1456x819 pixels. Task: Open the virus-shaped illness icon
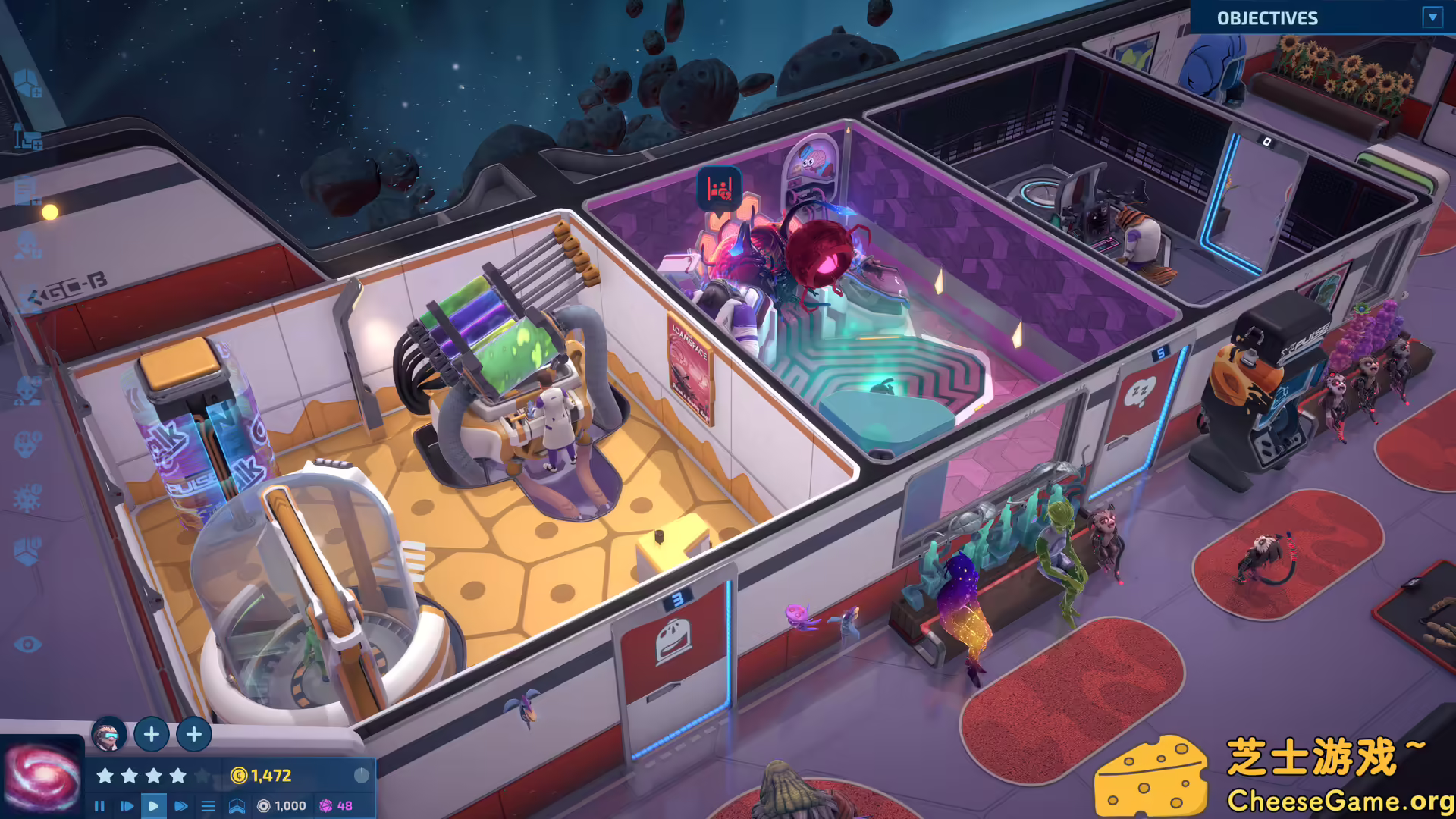[x=28, y=498]
